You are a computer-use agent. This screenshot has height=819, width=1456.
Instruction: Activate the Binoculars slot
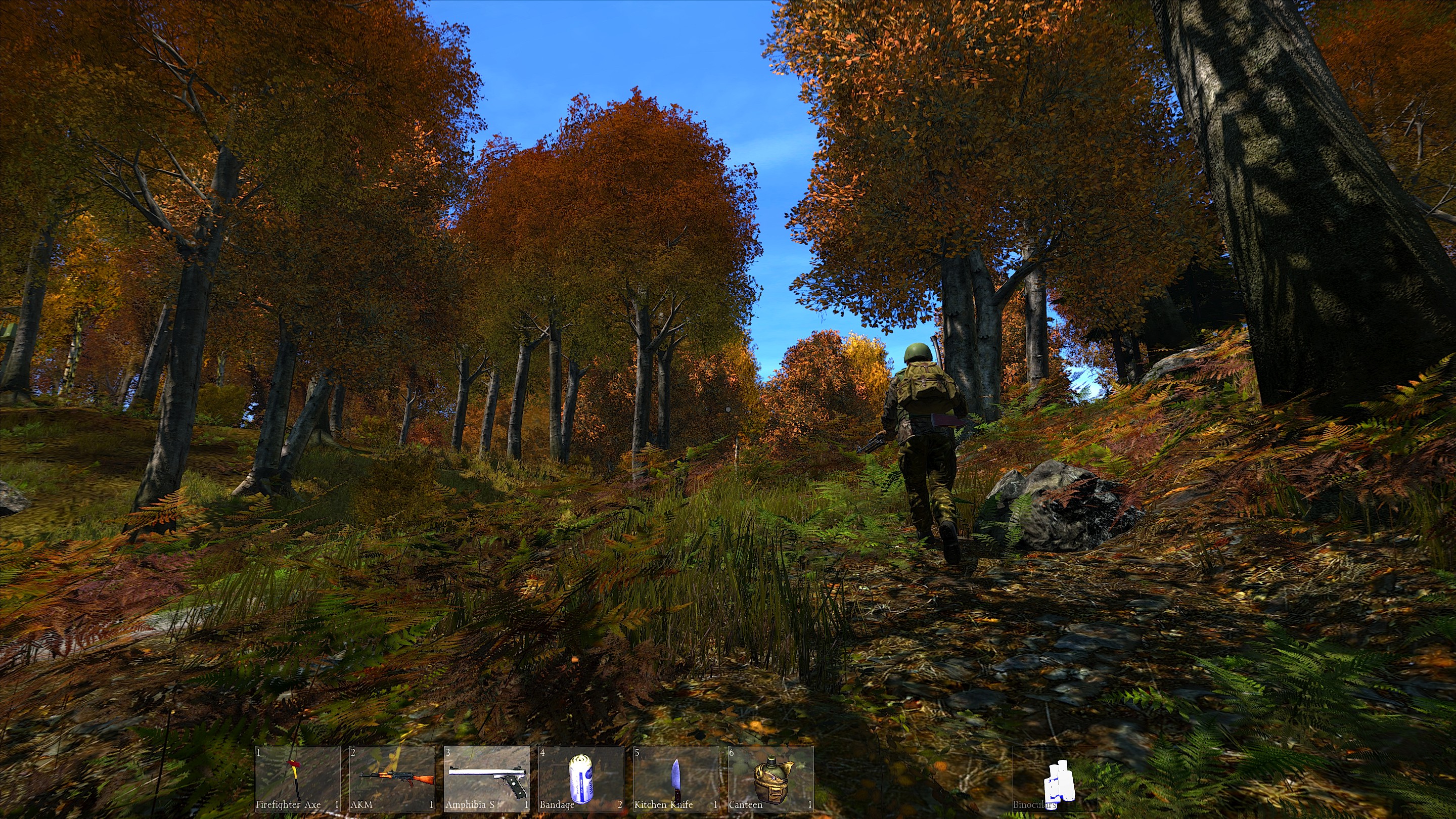(x=1055, y=779)
